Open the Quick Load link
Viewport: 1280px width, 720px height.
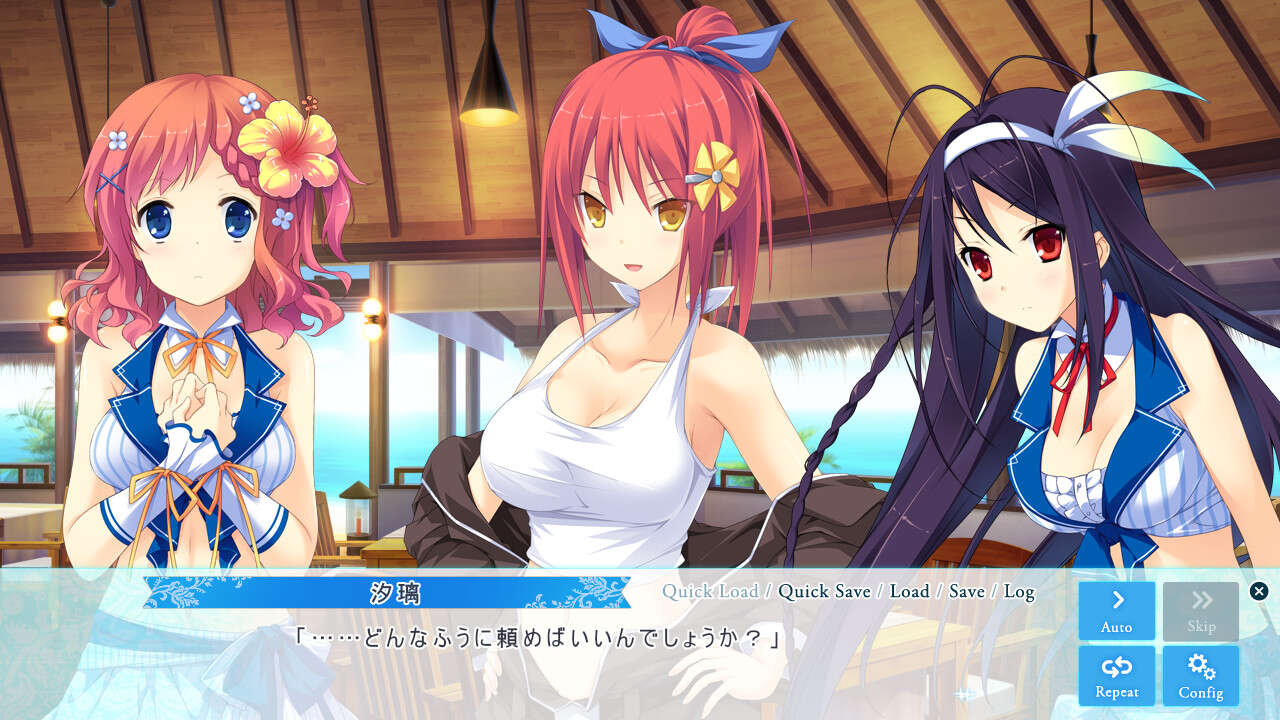712,592
